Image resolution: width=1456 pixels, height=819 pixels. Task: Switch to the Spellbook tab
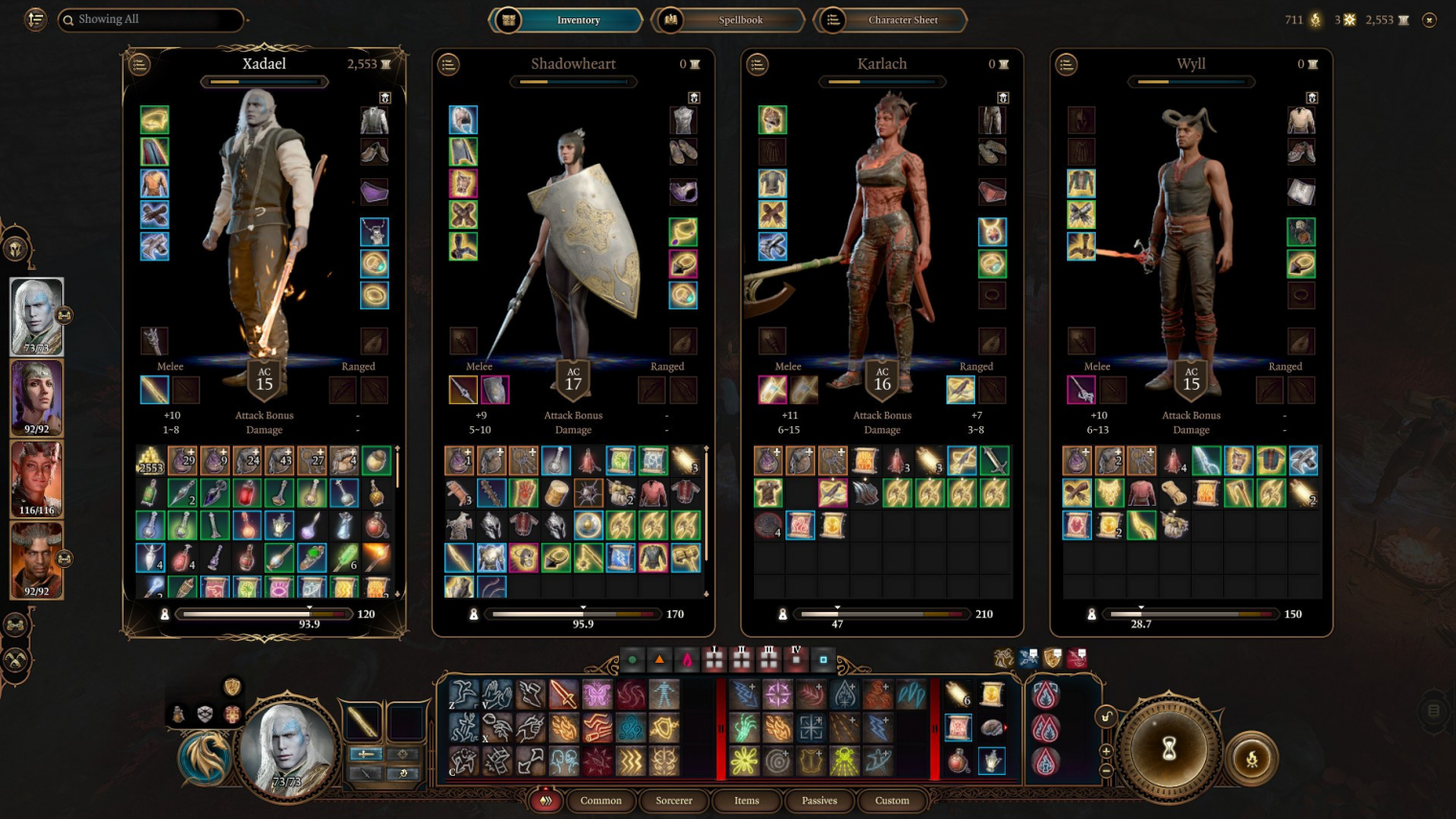[x=739, y=20]
